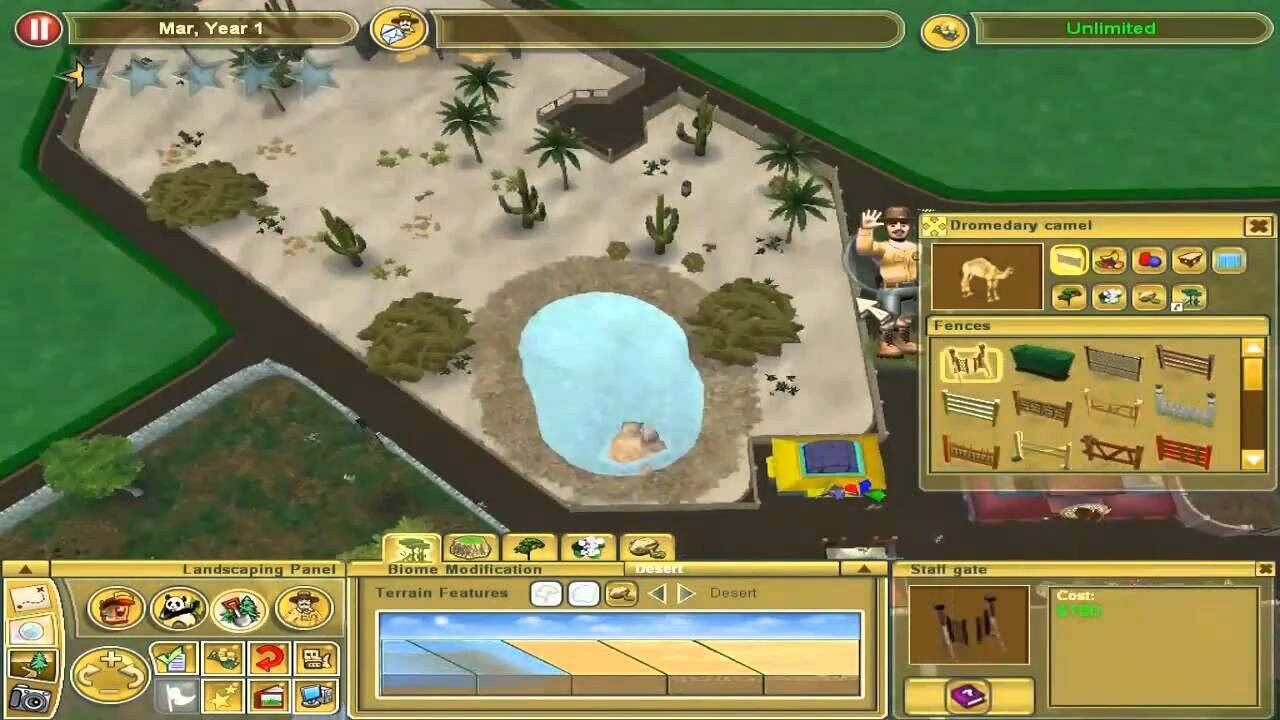Toggle the game pause button

[37, 29]
